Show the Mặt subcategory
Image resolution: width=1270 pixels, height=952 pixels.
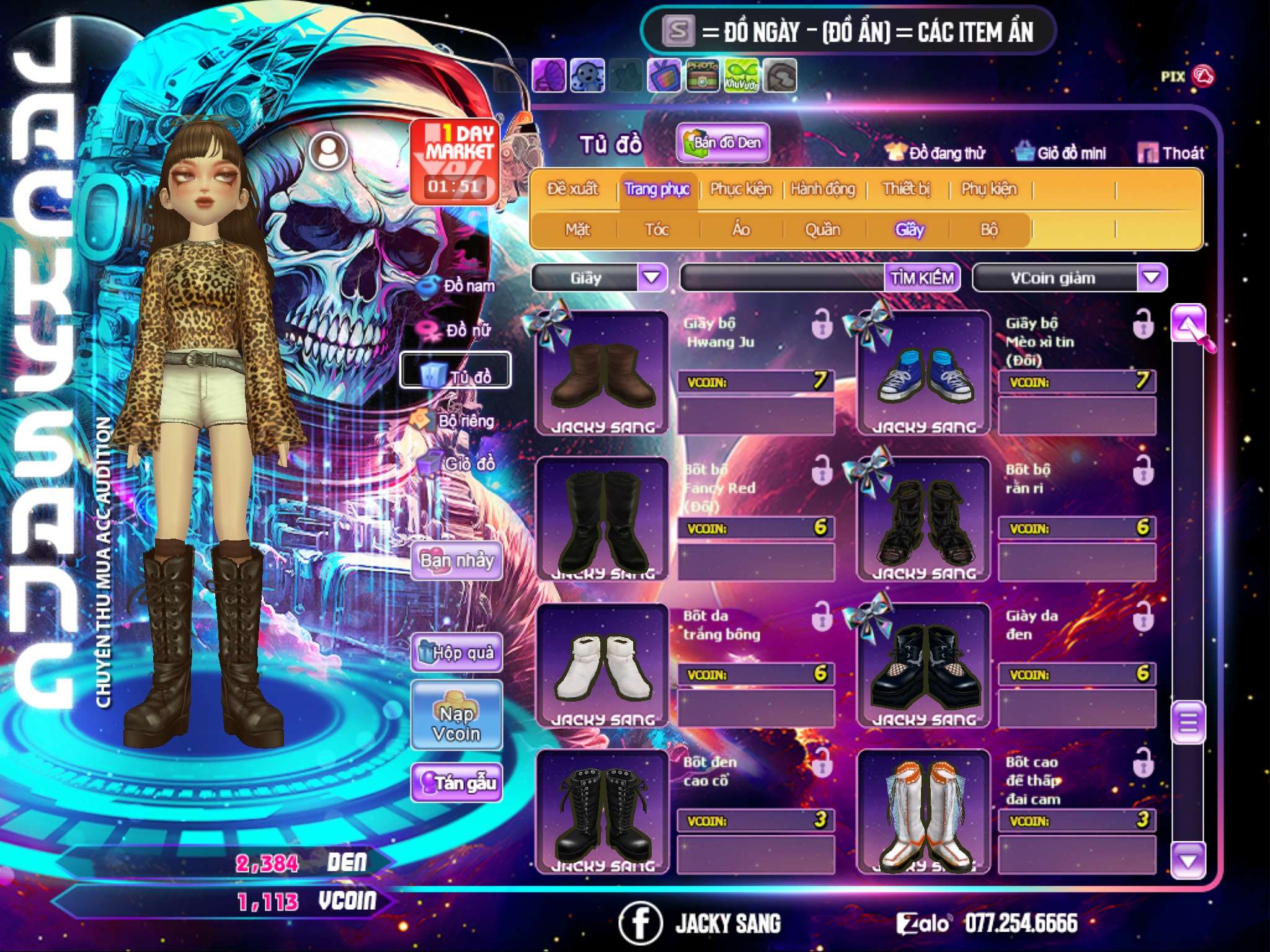[577, 230]
